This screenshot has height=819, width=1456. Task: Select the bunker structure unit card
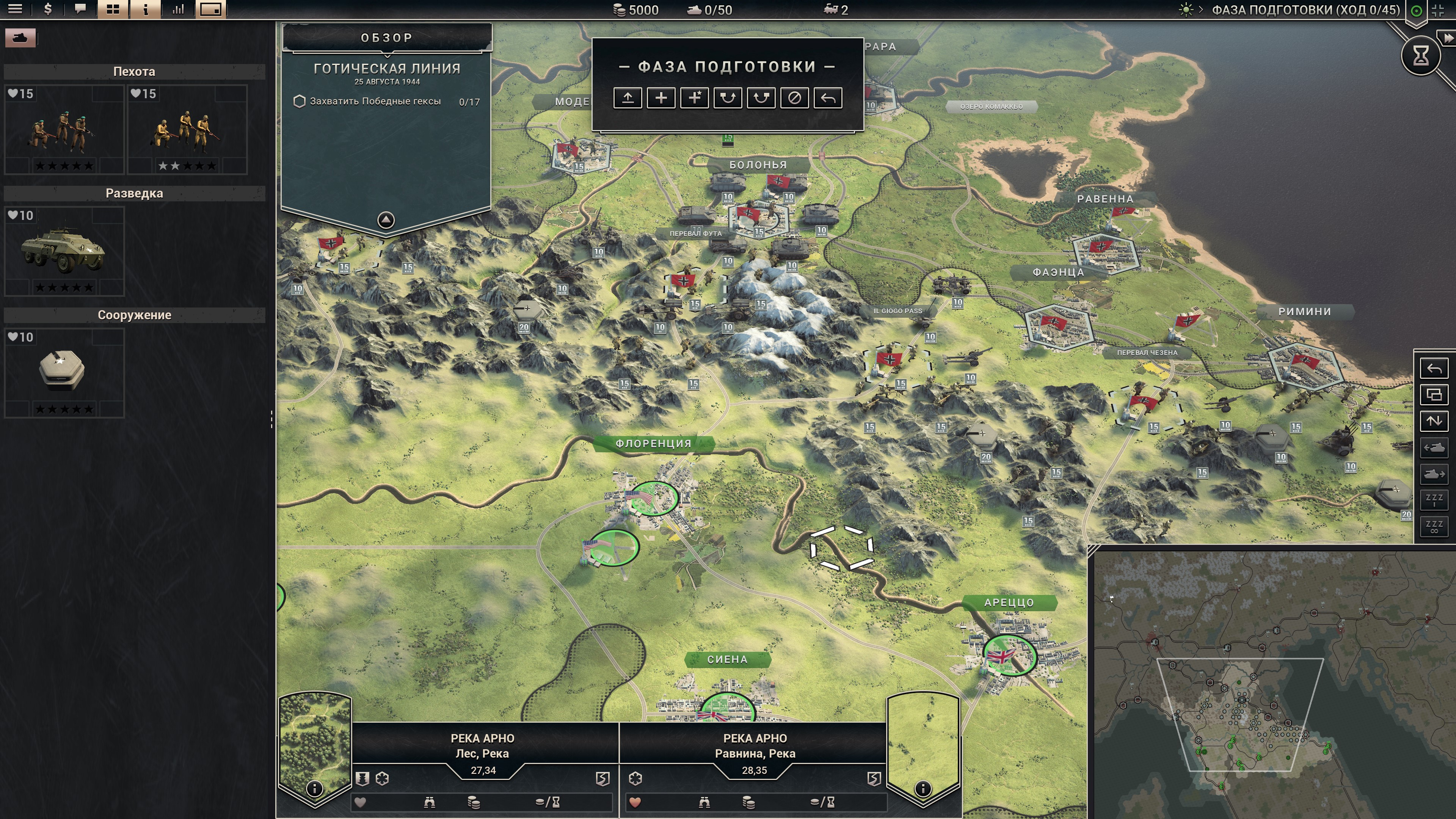(x=64, y=373)
